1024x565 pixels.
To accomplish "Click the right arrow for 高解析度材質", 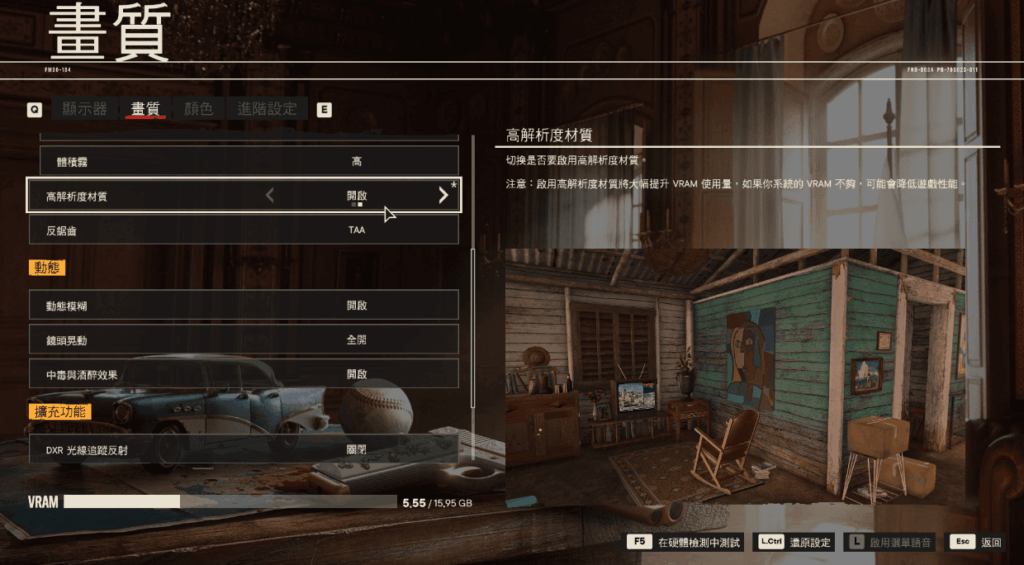I will coord(443,196).
